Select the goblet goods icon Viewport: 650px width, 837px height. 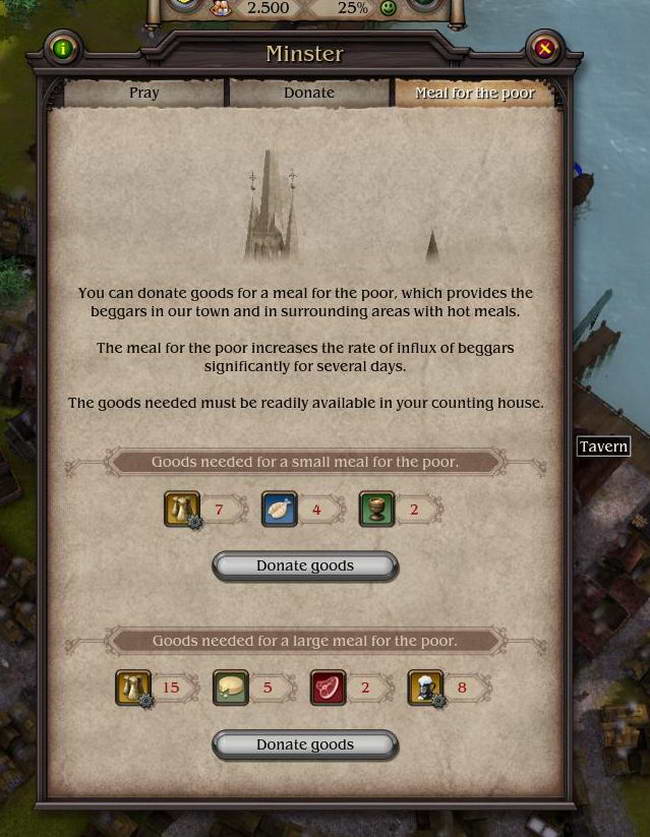coord(377,509)
